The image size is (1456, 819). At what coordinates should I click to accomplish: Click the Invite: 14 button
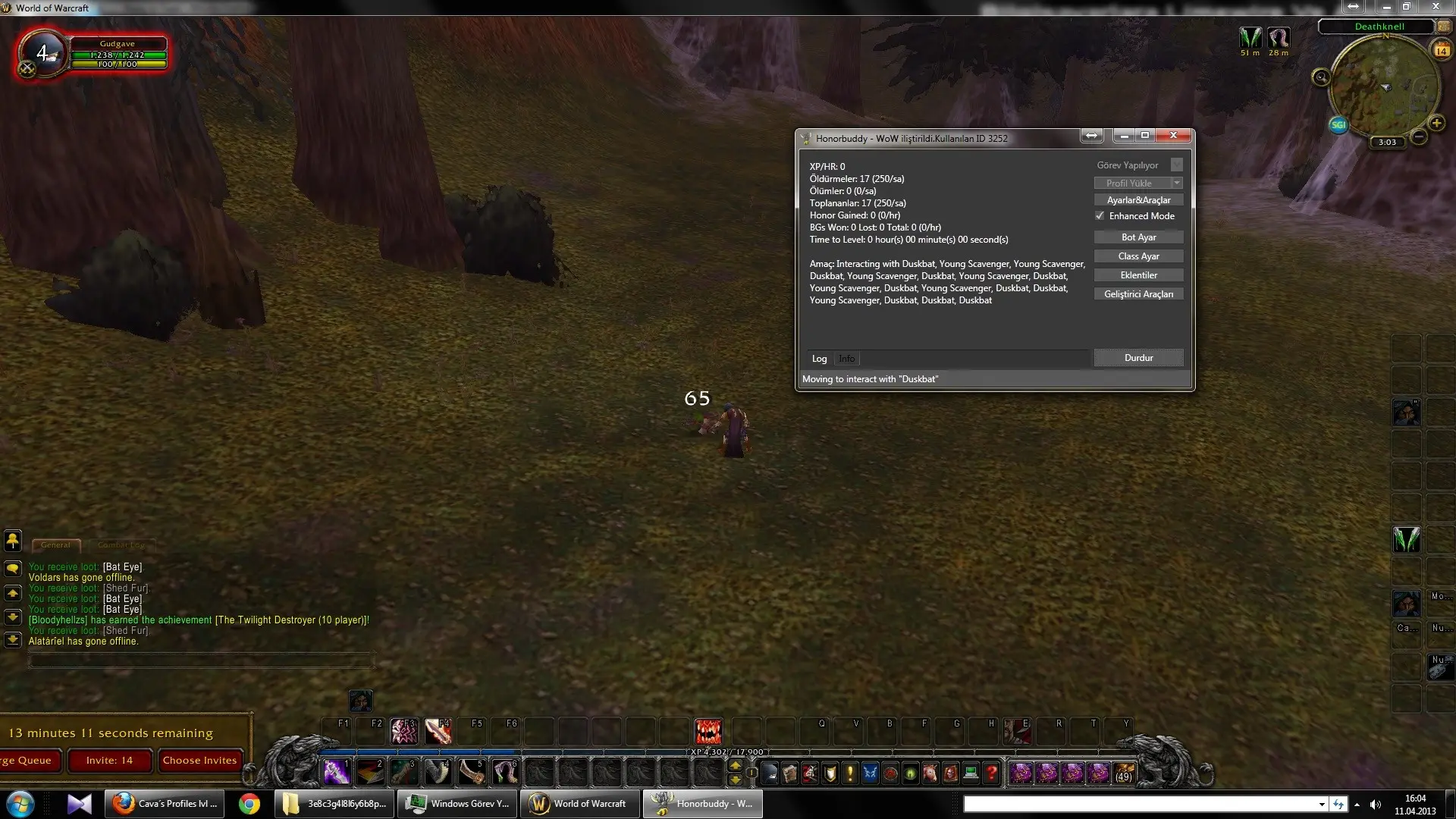click(109, 761)
